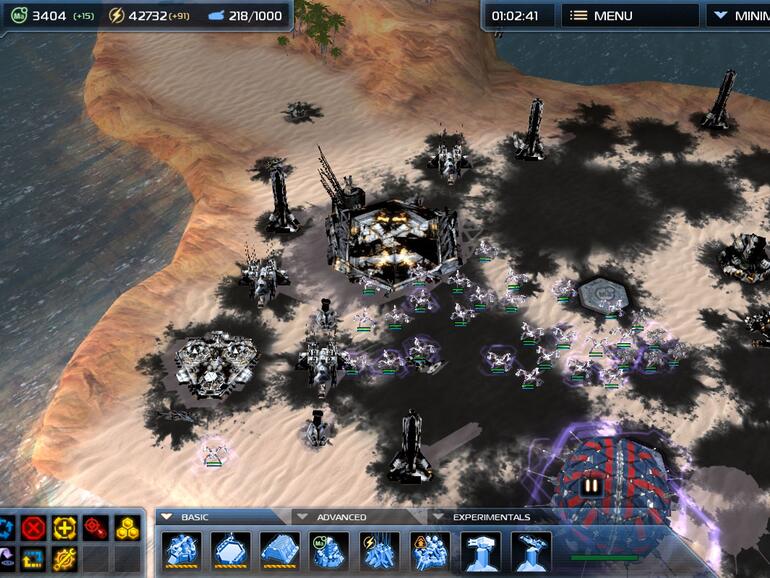Build the mass extractor with green symbol
Screen dimensions: 770x578
[330, 551]
